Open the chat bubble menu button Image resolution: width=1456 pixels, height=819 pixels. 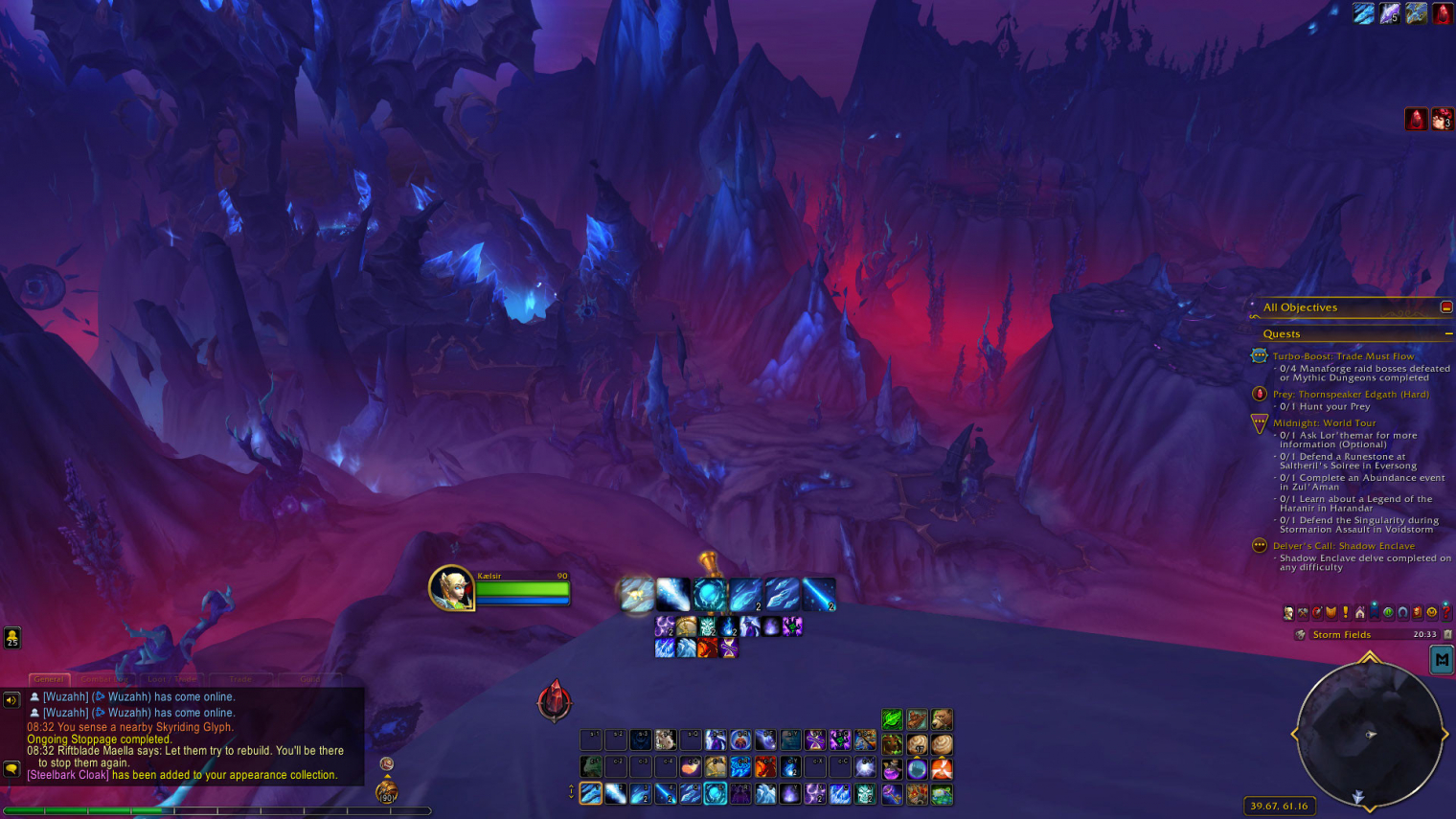(11, 768)
